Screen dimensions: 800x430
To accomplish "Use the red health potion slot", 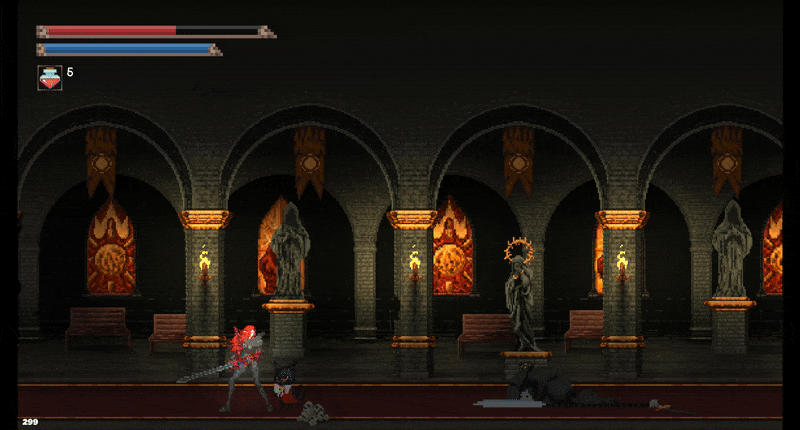I will point(49,77).
